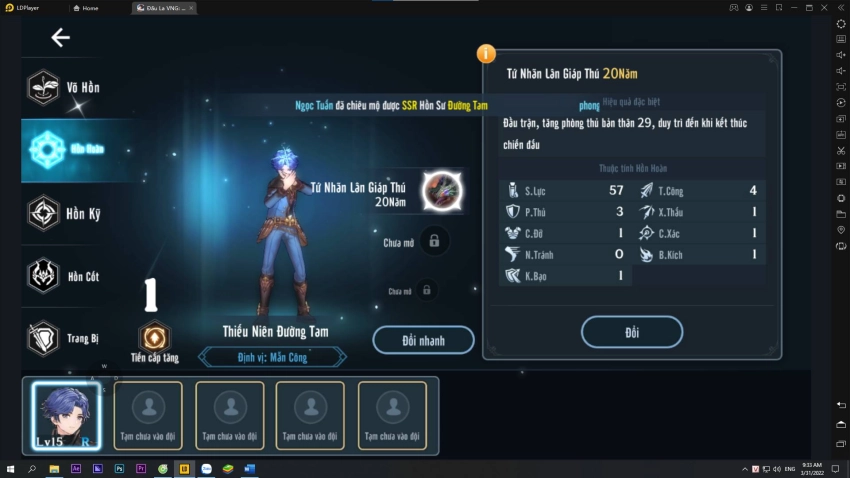Select the Hồn Cốt tab
The width and height of the screenshot is (850, 478).
(x=65, y=276)
